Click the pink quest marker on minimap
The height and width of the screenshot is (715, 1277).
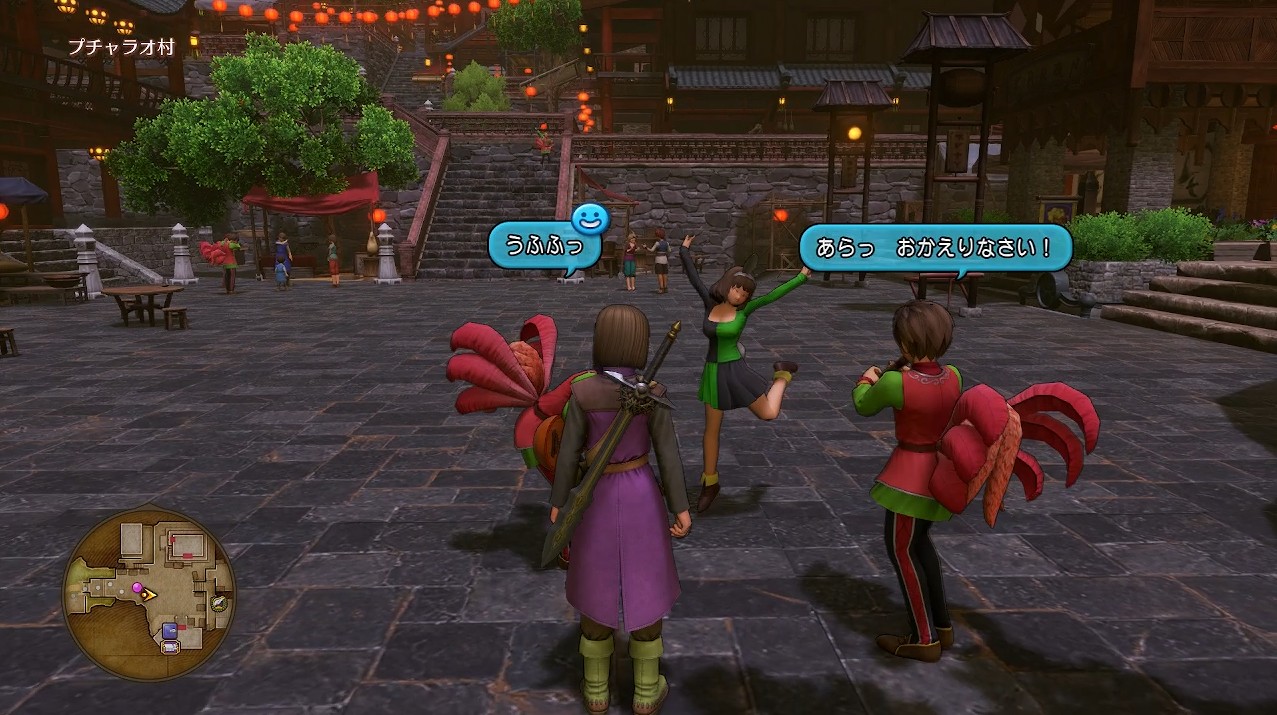pos(137,588)
